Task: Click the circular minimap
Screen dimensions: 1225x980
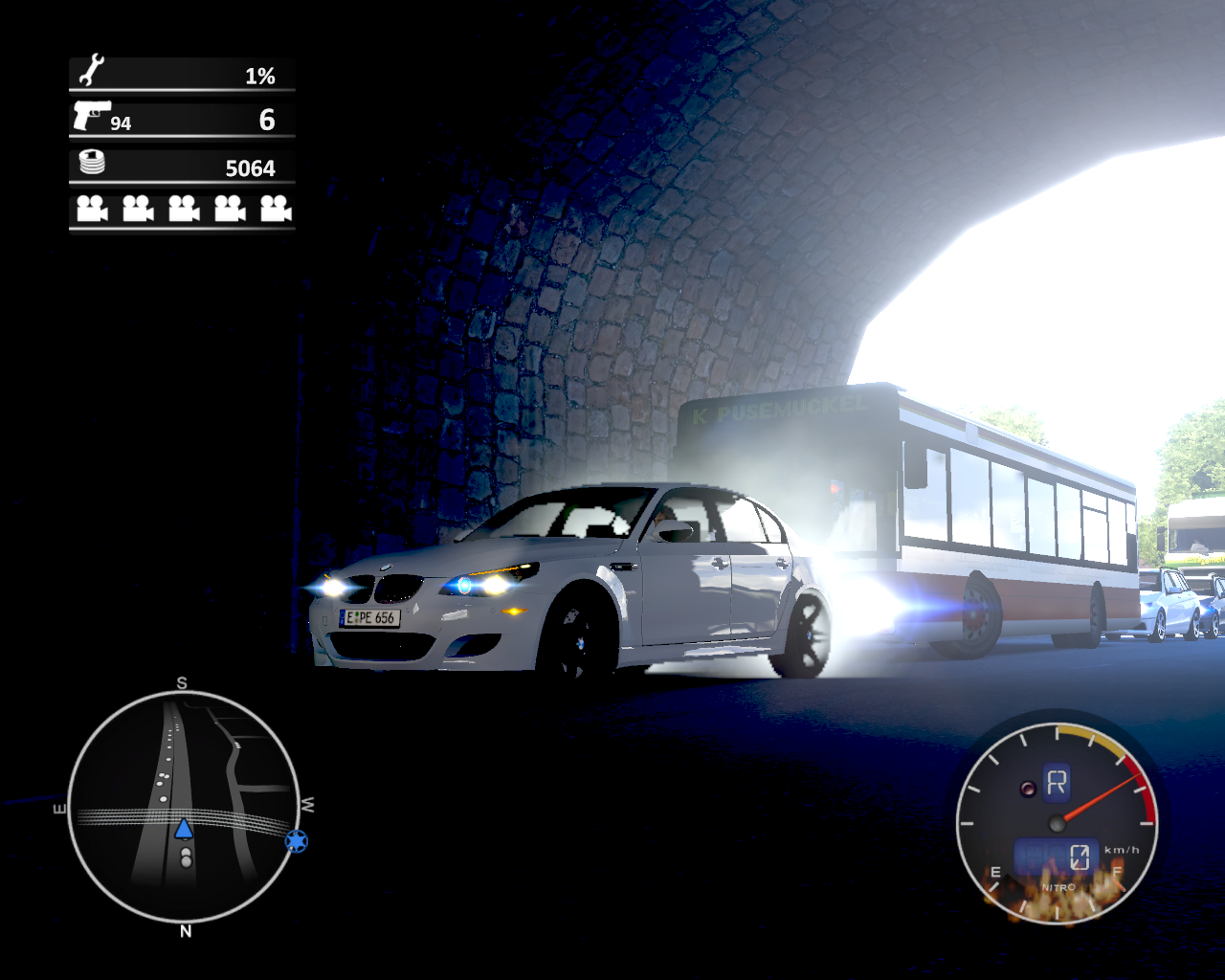Action: 182,806
